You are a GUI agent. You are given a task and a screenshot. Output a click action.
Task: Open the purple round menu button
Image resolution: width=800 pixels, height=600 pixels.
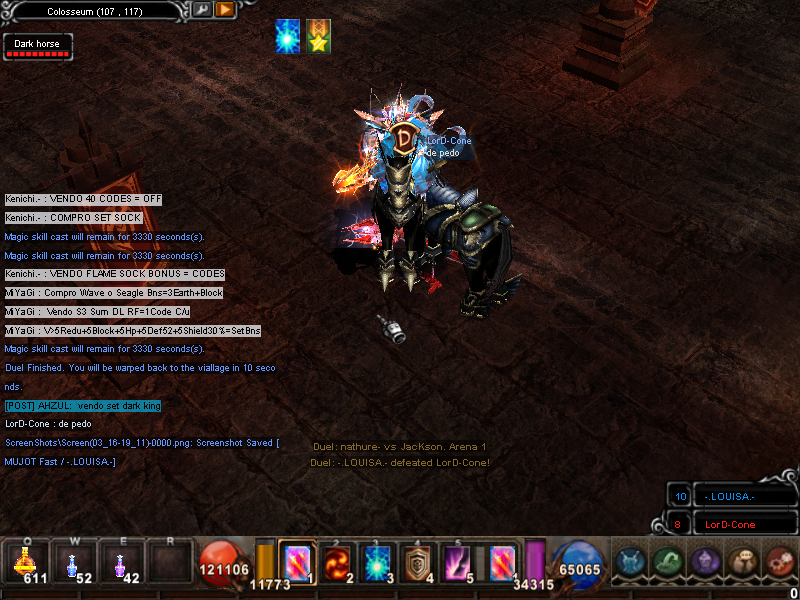tap(705, 562)
